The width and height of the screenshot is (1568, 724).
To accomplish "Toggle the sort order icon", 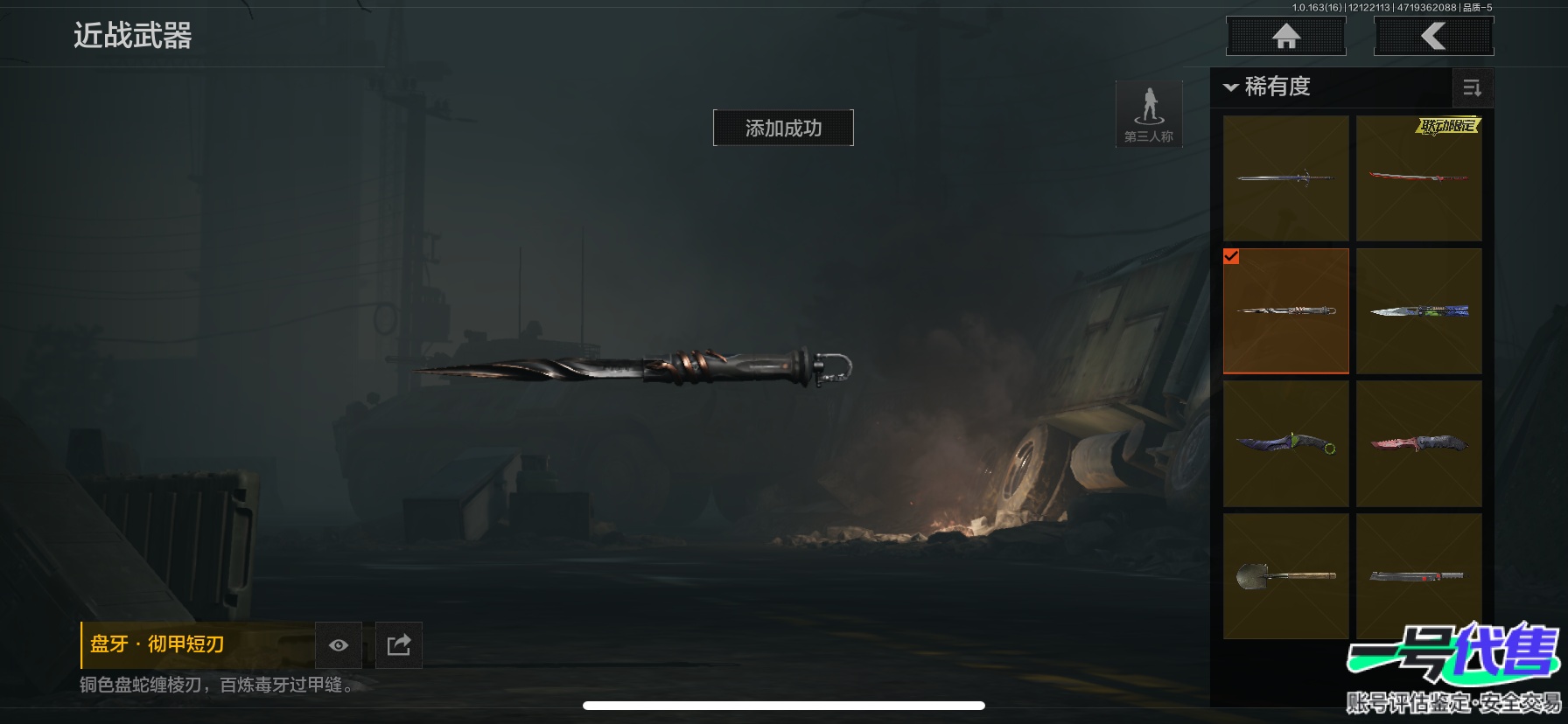I will (x=1472, y=87).
